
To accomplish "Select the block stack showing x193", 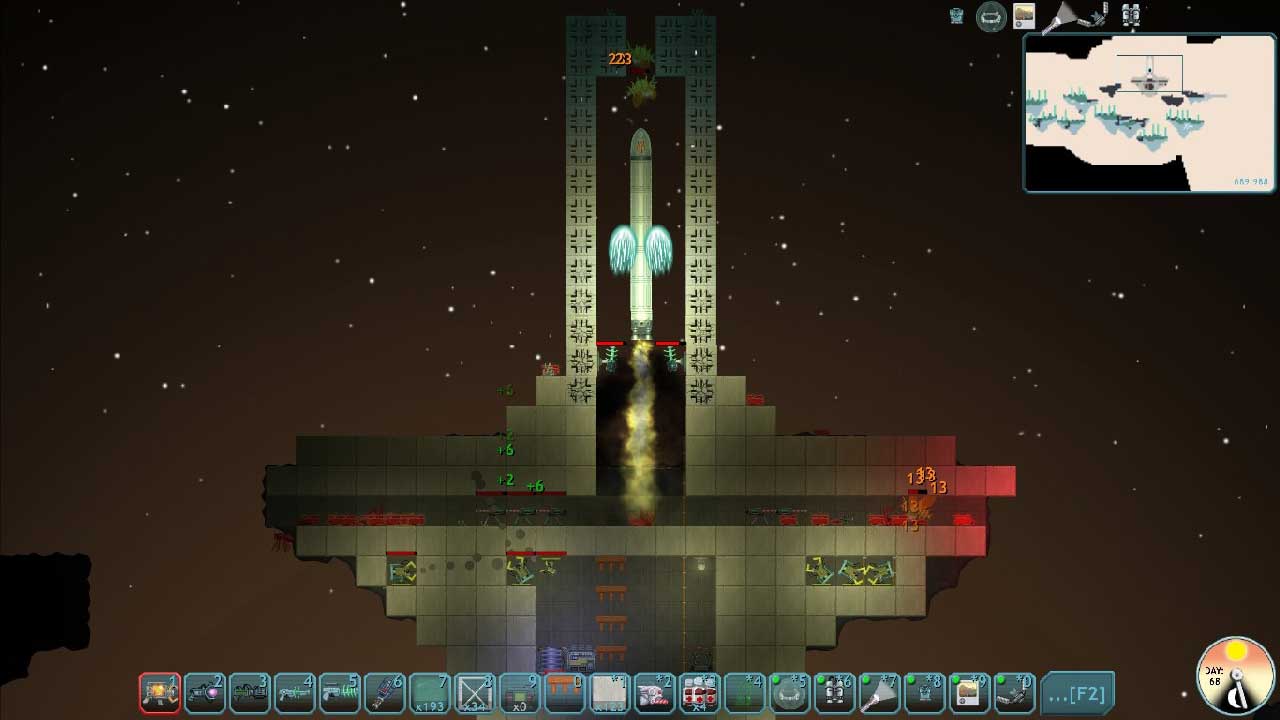I will 430,692.
